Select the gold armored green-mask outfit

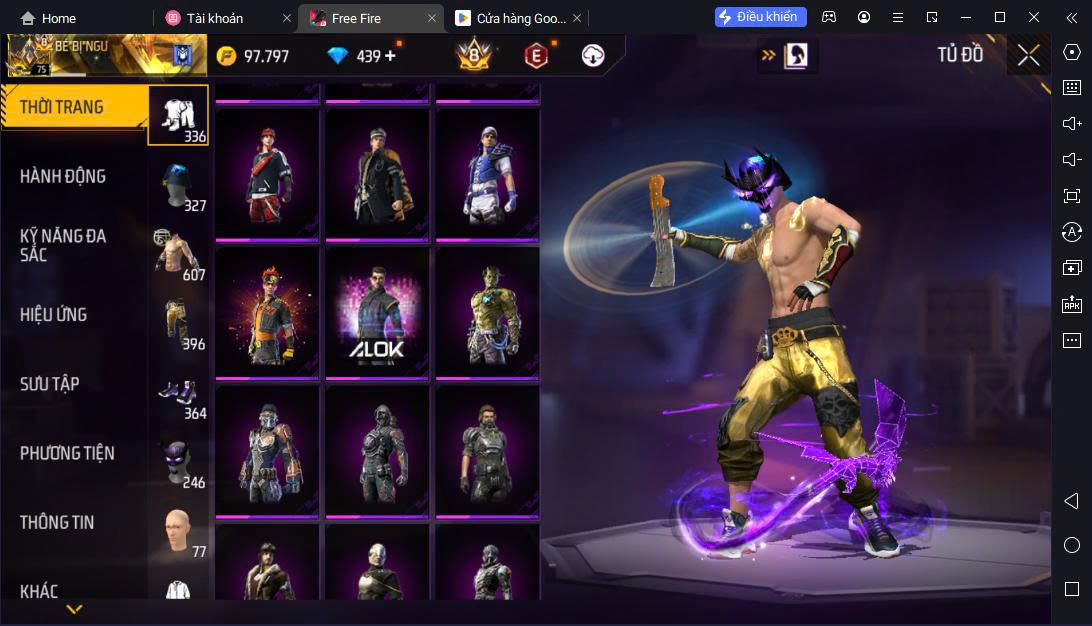487,312
